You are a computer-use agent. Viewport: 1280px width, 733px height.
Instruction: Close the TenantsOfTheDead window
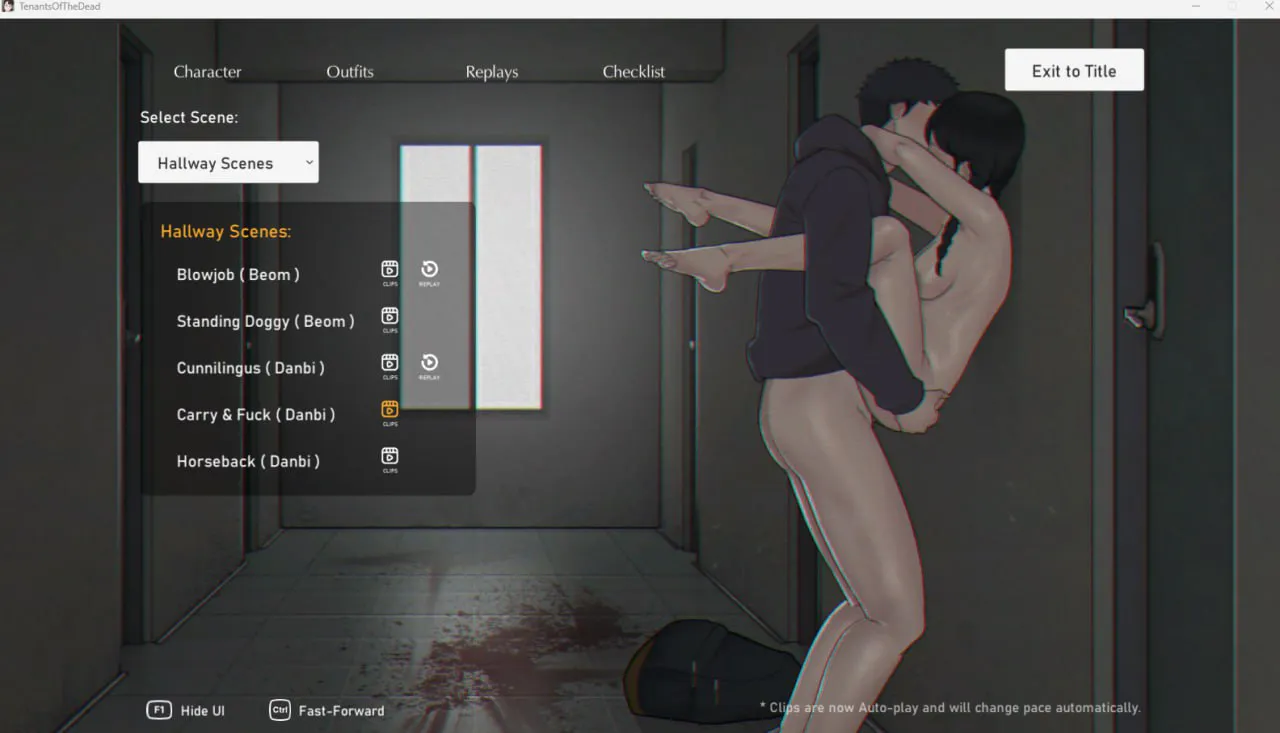(1269, 7)
